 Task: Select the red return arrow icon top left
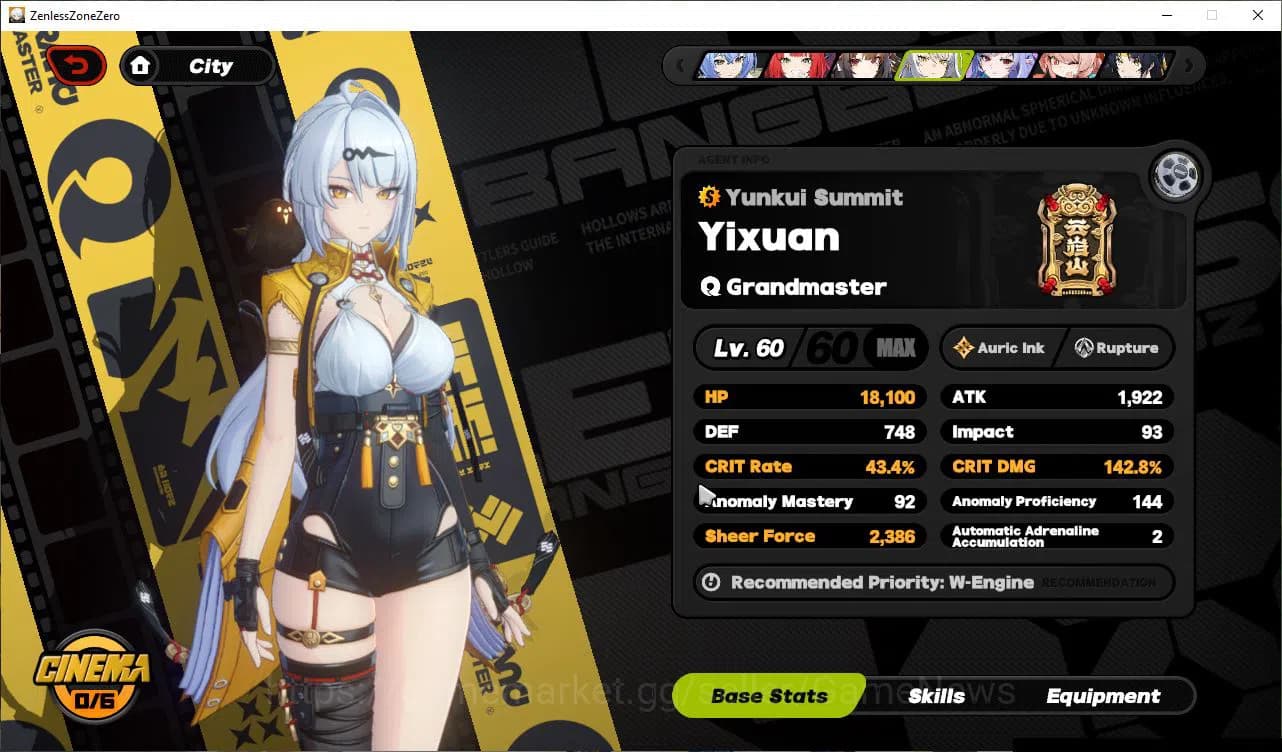(78, 63)
